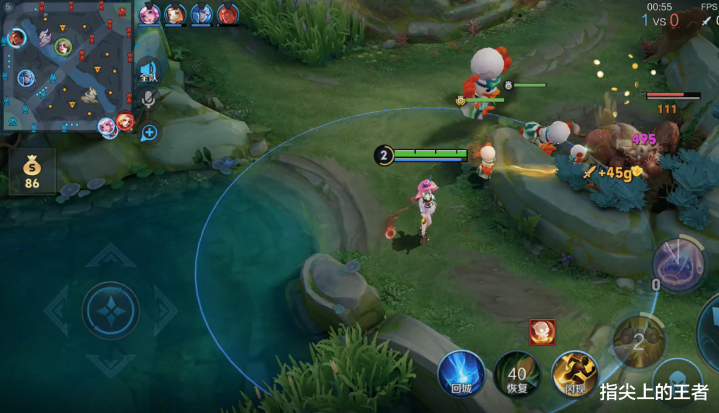This screenshot has height=413, width=719.
Task: Select the pink-haired hero portrait at top
Action: (x=149, y=14)
